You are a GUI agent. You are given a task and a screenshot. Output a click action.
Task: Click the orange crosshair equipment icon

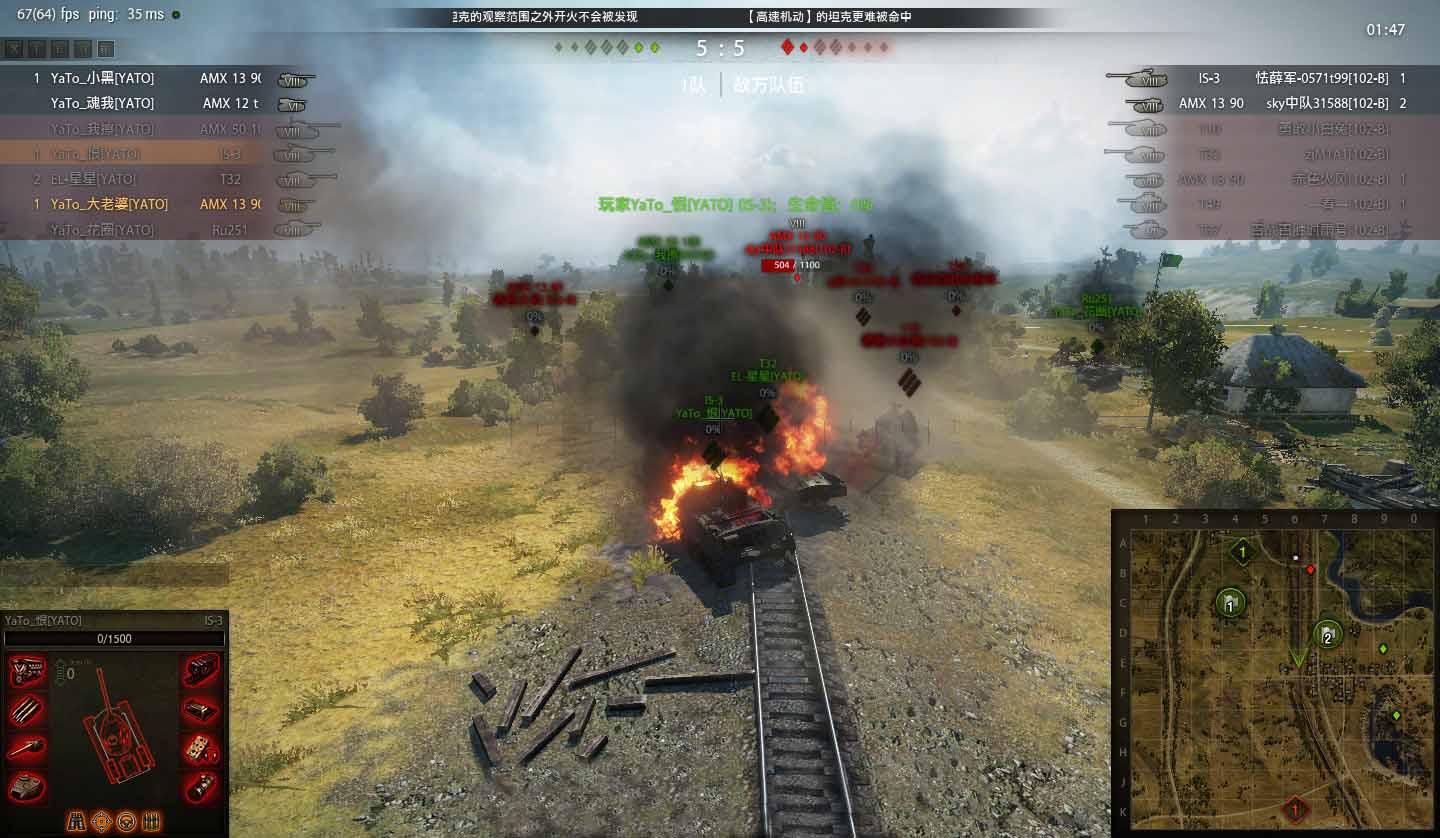(x=101, y=822)
